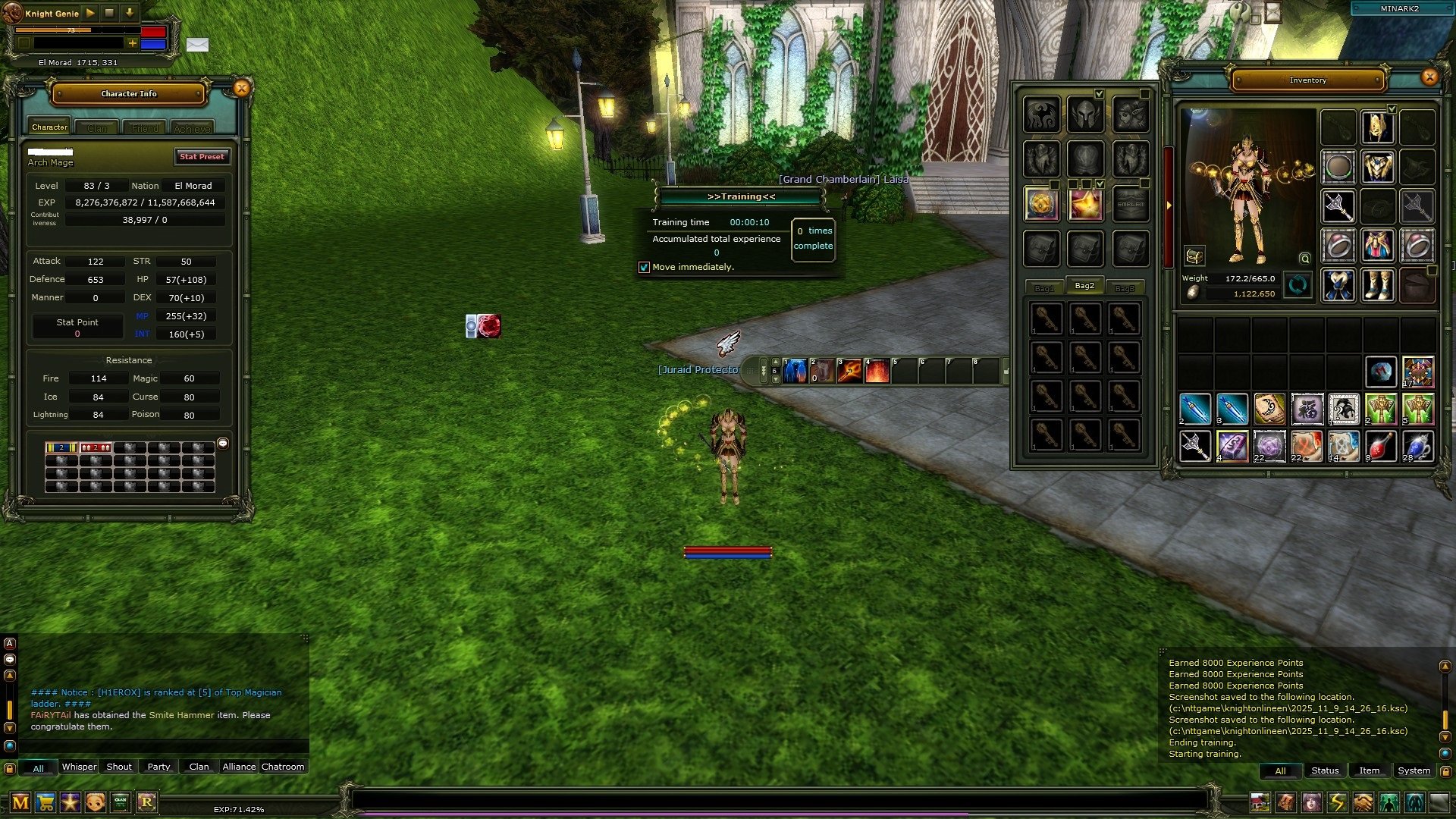Switch to the Clan tab in Character Info

point(97,128)
